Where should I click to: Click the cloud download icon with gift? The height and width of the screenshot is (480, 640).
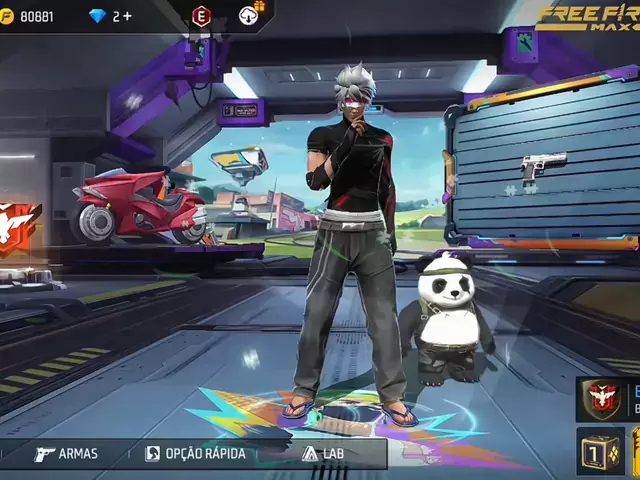250,14
